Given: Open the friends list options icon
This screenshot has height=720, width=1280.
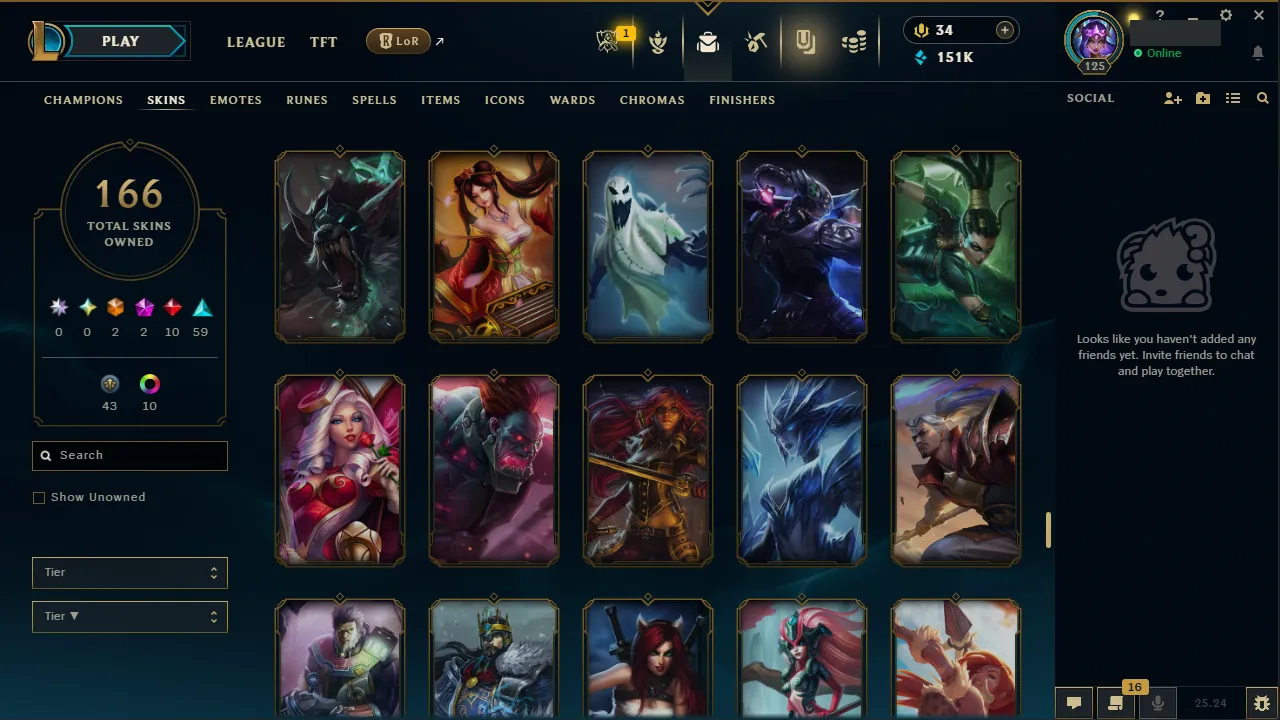Looking at the screenshot, I should (1233, 98).
